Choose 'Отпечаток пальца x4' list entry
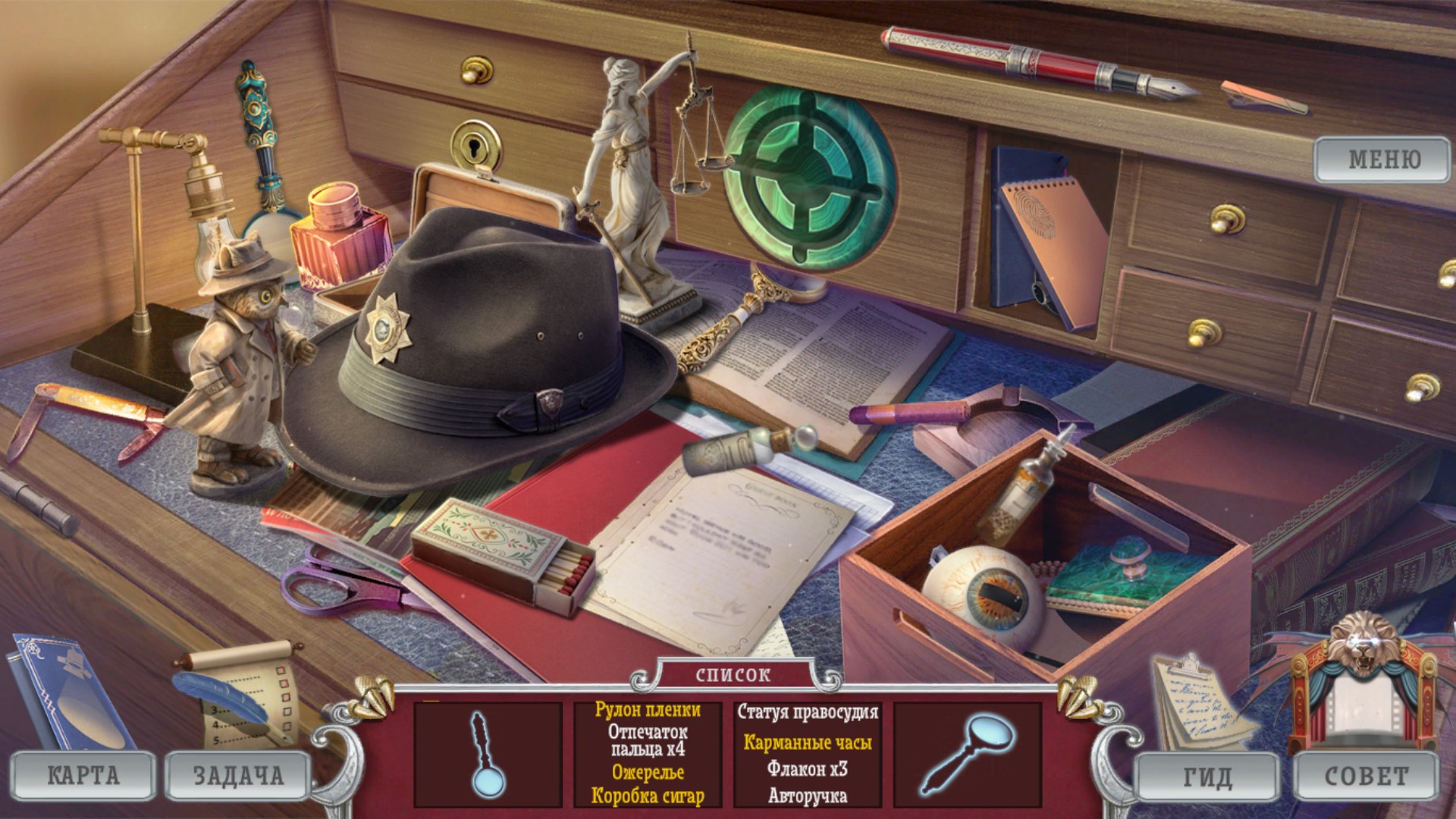This screenshot has width=1456, height=819. coord(647,740)
